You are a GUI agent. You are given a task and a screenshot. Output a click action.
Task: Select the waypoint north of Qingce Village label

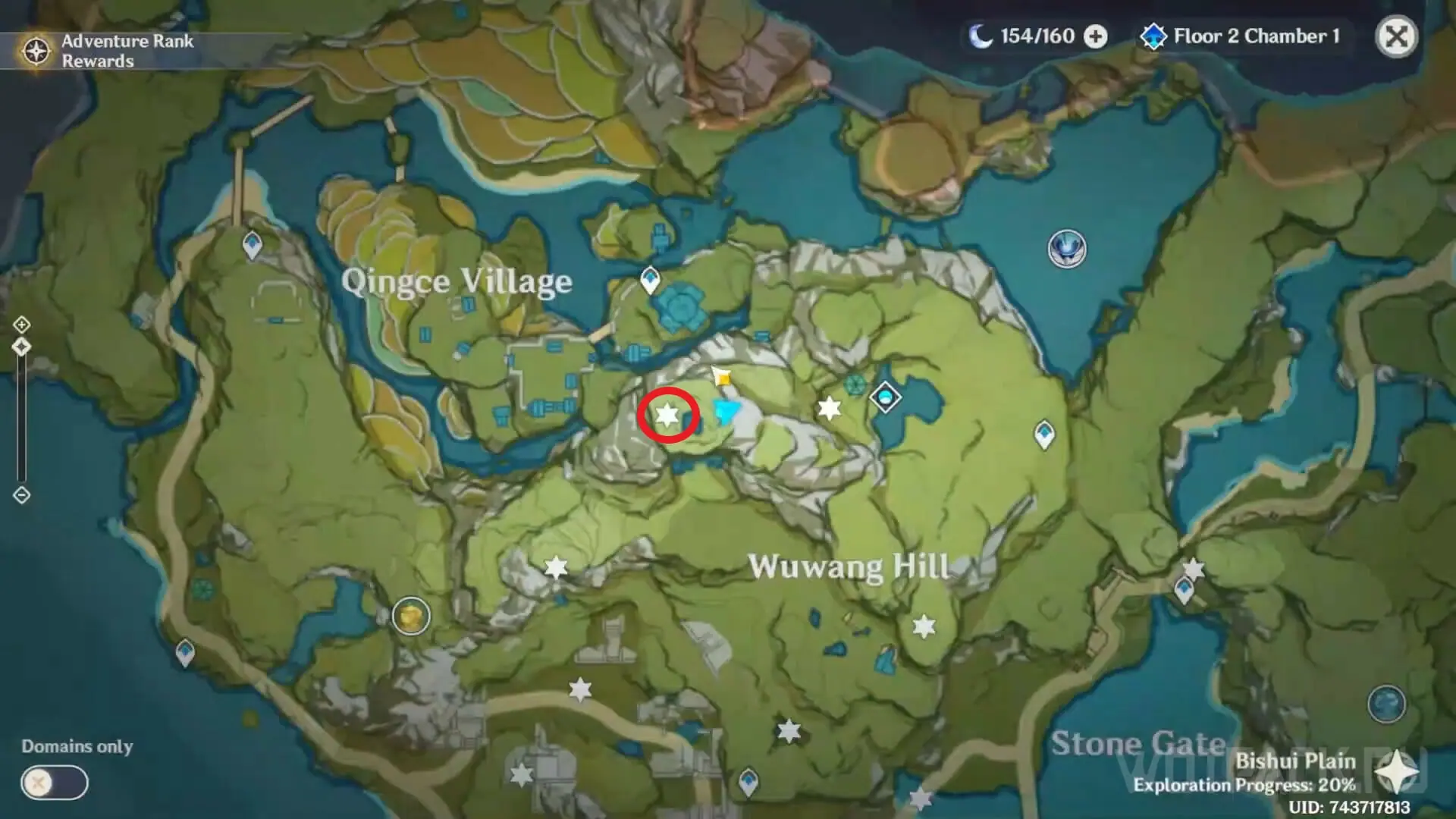point(253,245)
